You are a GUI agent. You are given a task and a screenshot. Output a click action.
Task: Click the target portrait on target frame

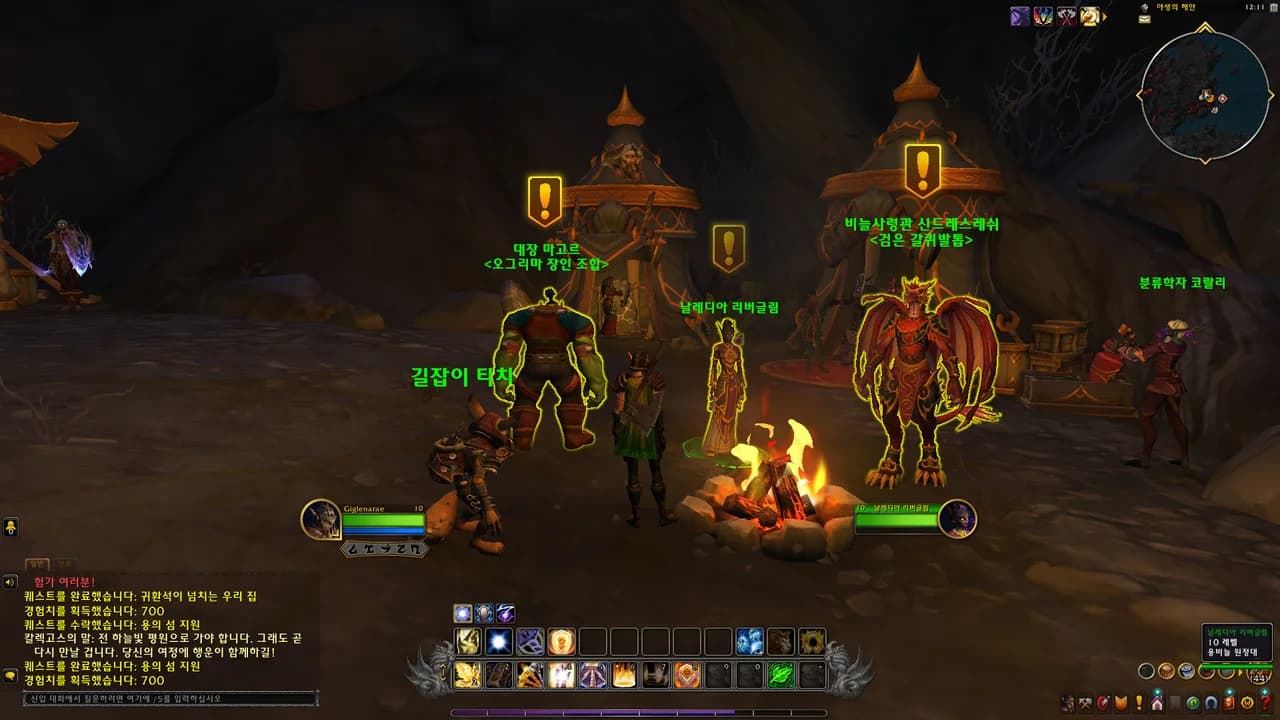pyautogui.click(x=957, y=519)
